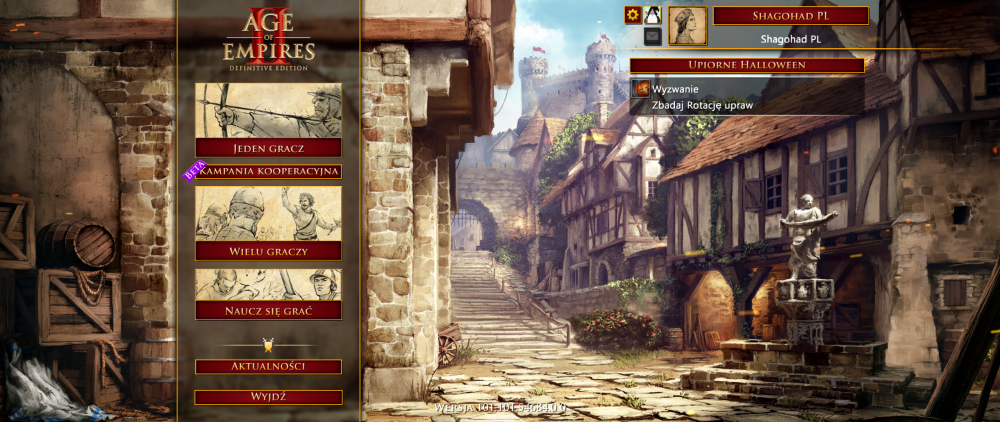Viewport: 1000px width, 422px height.
Task: Click the penguin mods icon
Action: pos(652,15)
